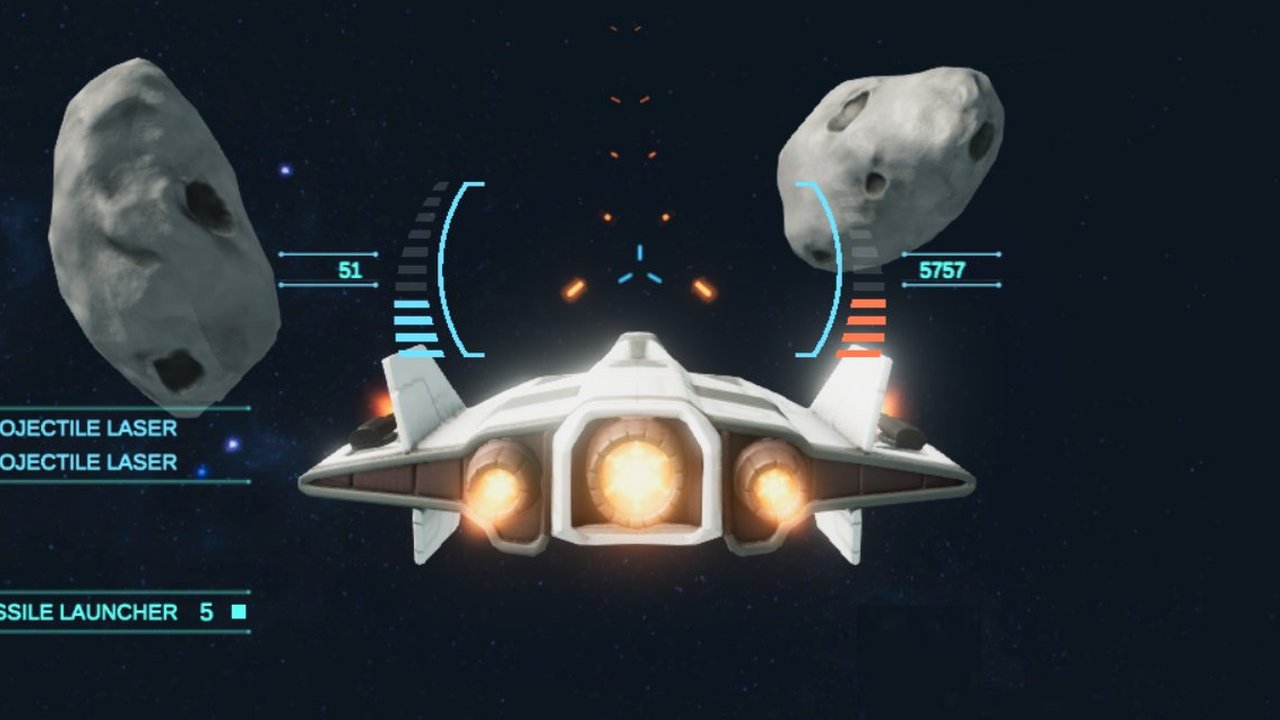The height and width of the screenshot is (720, 1280).
Task: Switch to the lasers weapon group
Action: 90,446
